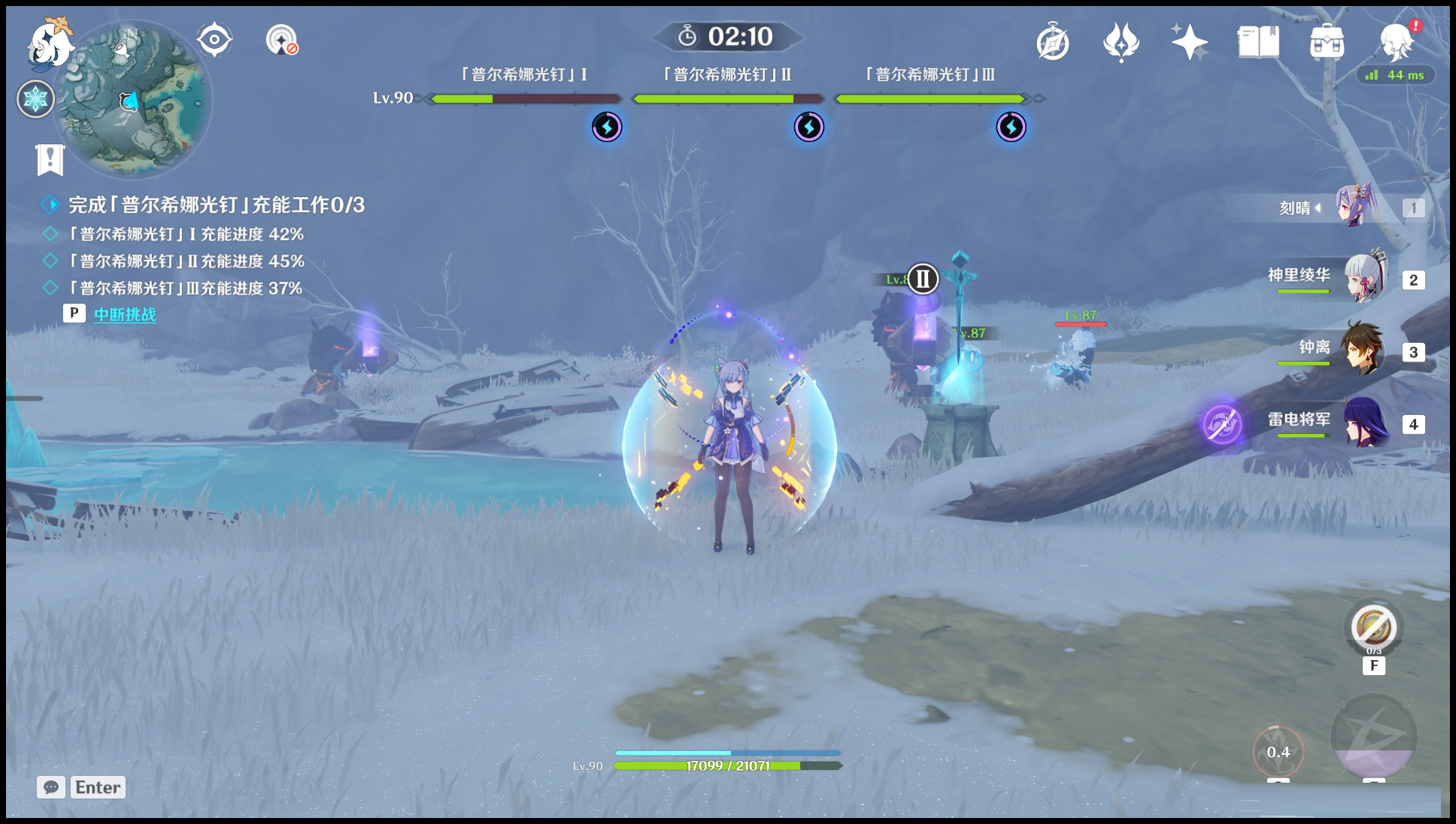Open the quest navigation eye icon
Viewport: 1456px width, 824px height.
214,40
